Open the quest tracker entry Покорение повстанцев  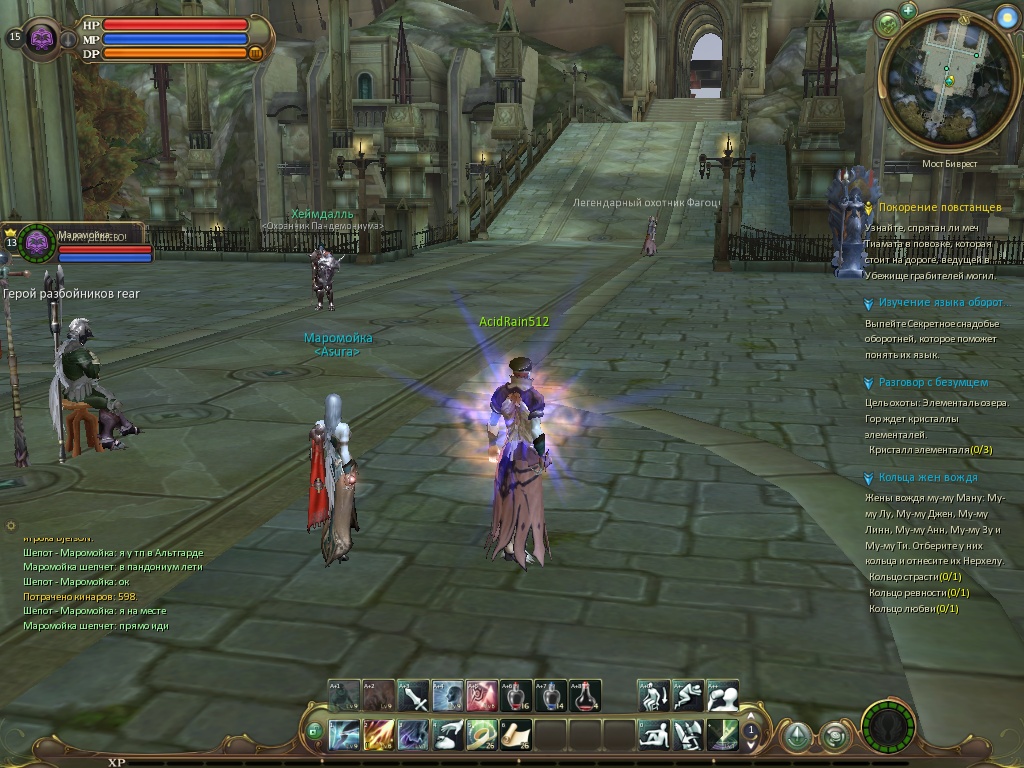click(x=939, y=207)
